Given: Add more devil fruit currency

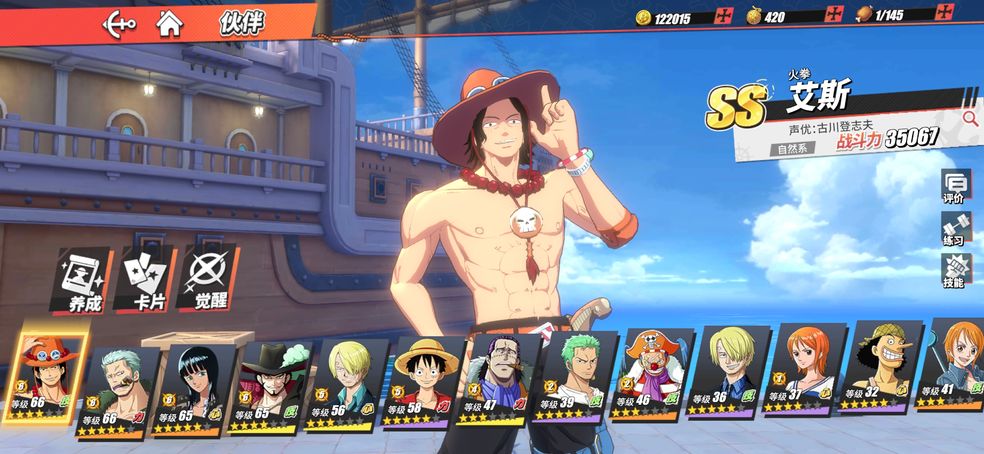Looking at the screenshot, I should coord(834,14).
